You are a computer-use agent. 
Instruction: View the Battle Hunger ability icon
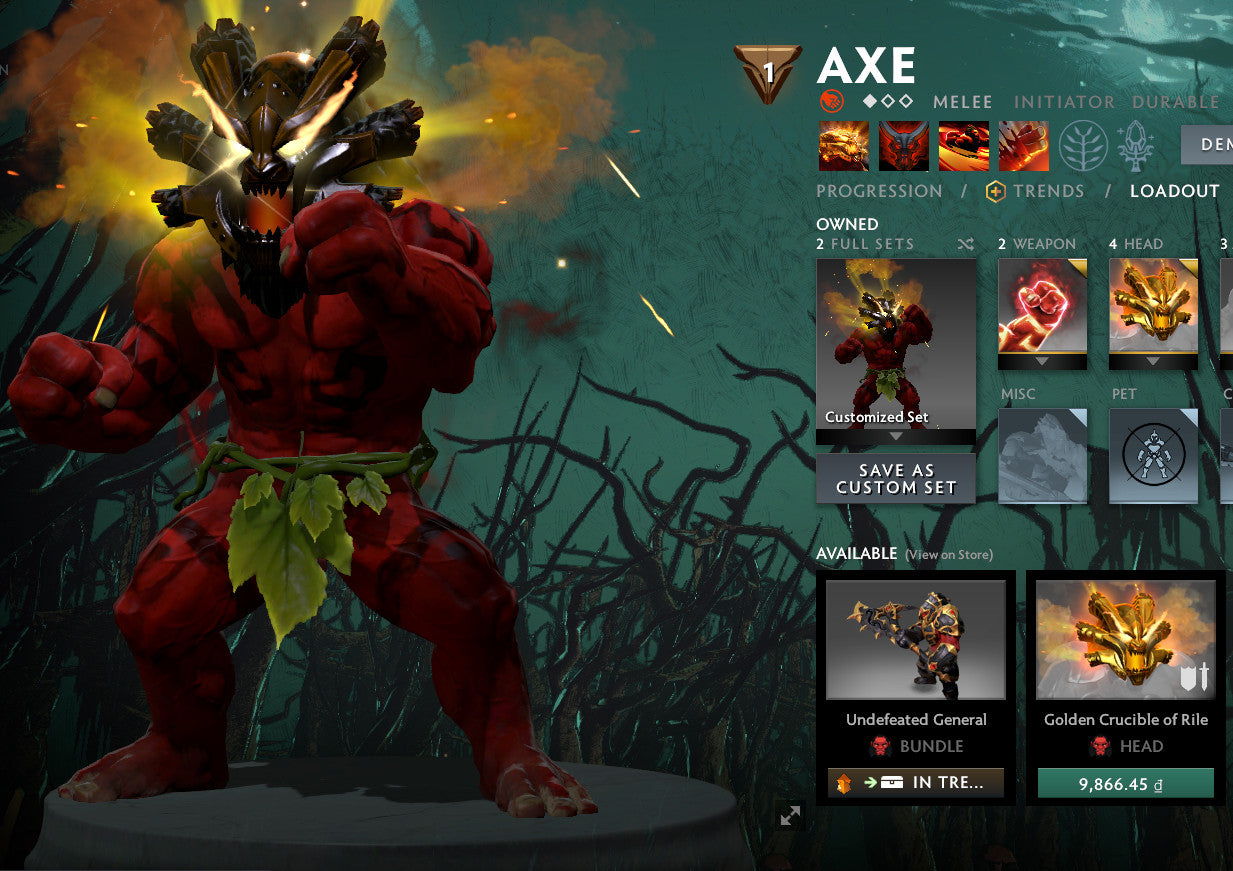(x=904, y=146)
